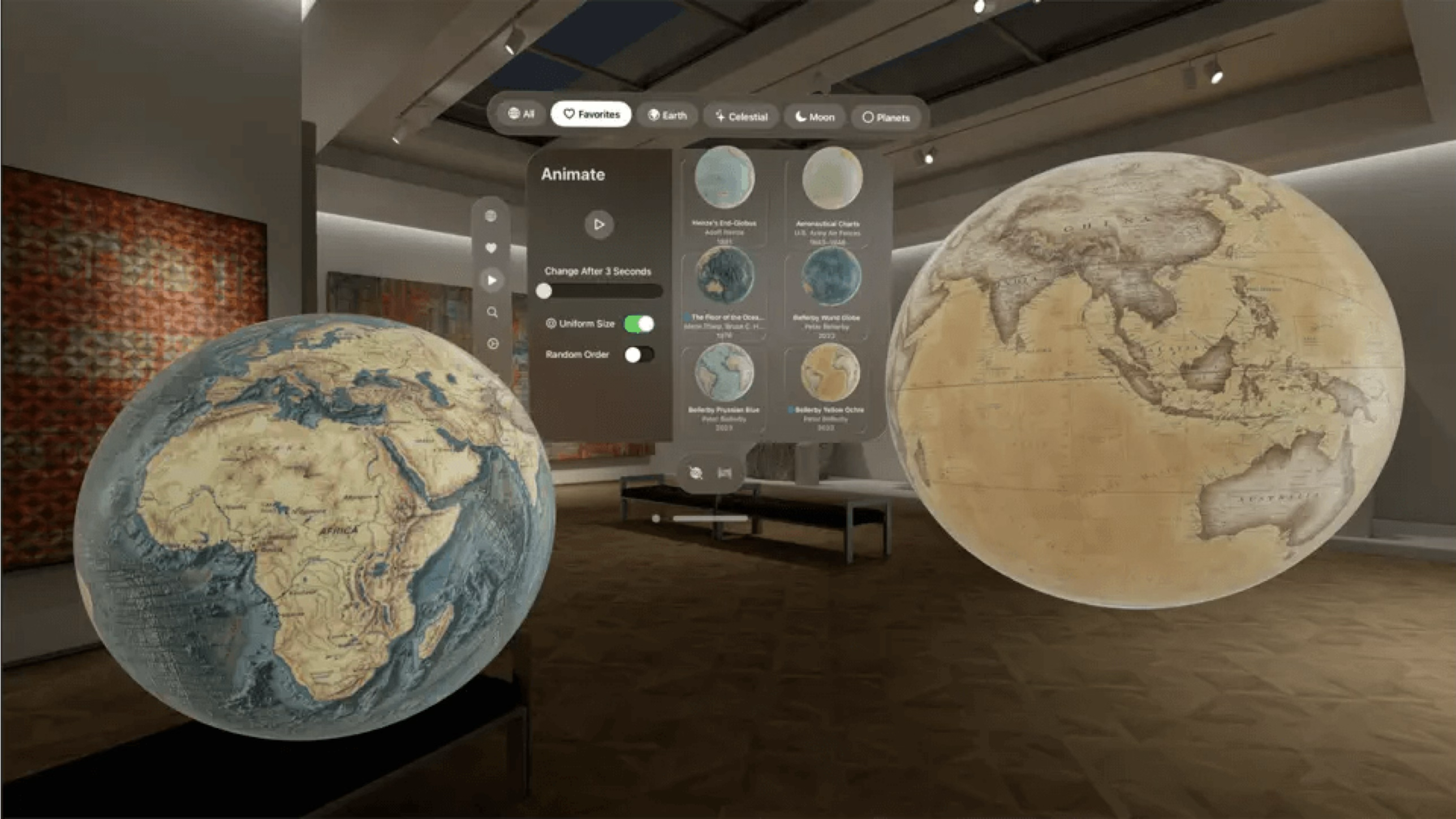Image resolution: width=1456 pixels, height=819 pixels.
Task: Open Favorites heart icon in sidebar
Action: pos(492,247)
